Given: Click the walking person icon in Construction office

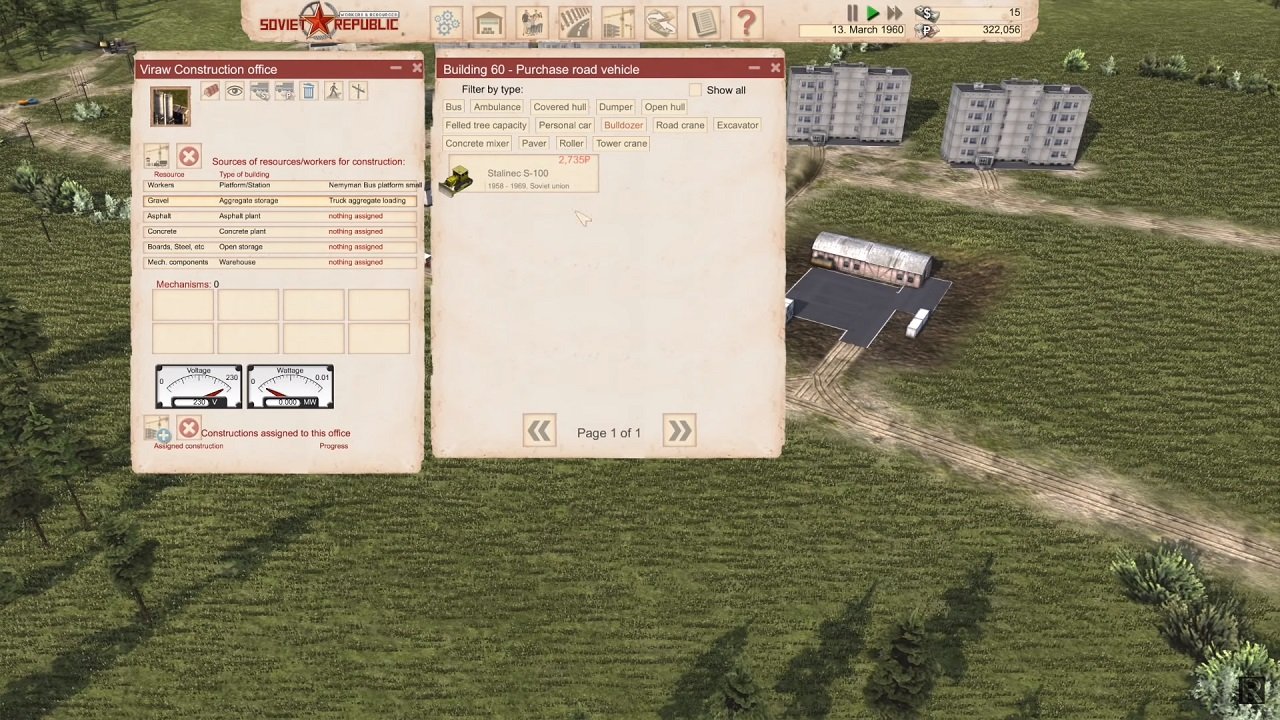Looking at the screenshot, I should pyautogui.click(x=334, y=91).
